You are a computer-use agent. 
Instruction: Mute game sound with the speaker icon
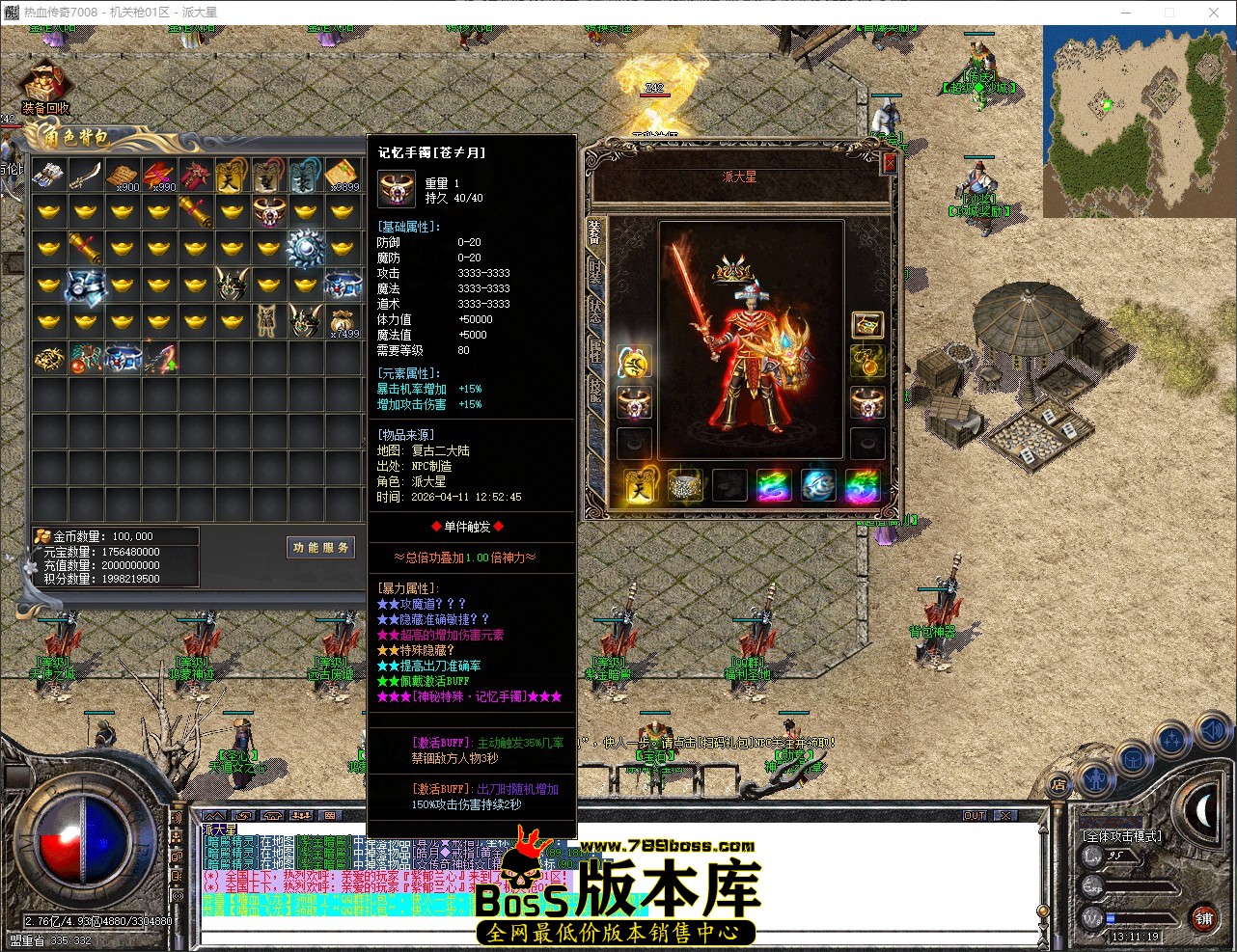[x=1212, y=728]
